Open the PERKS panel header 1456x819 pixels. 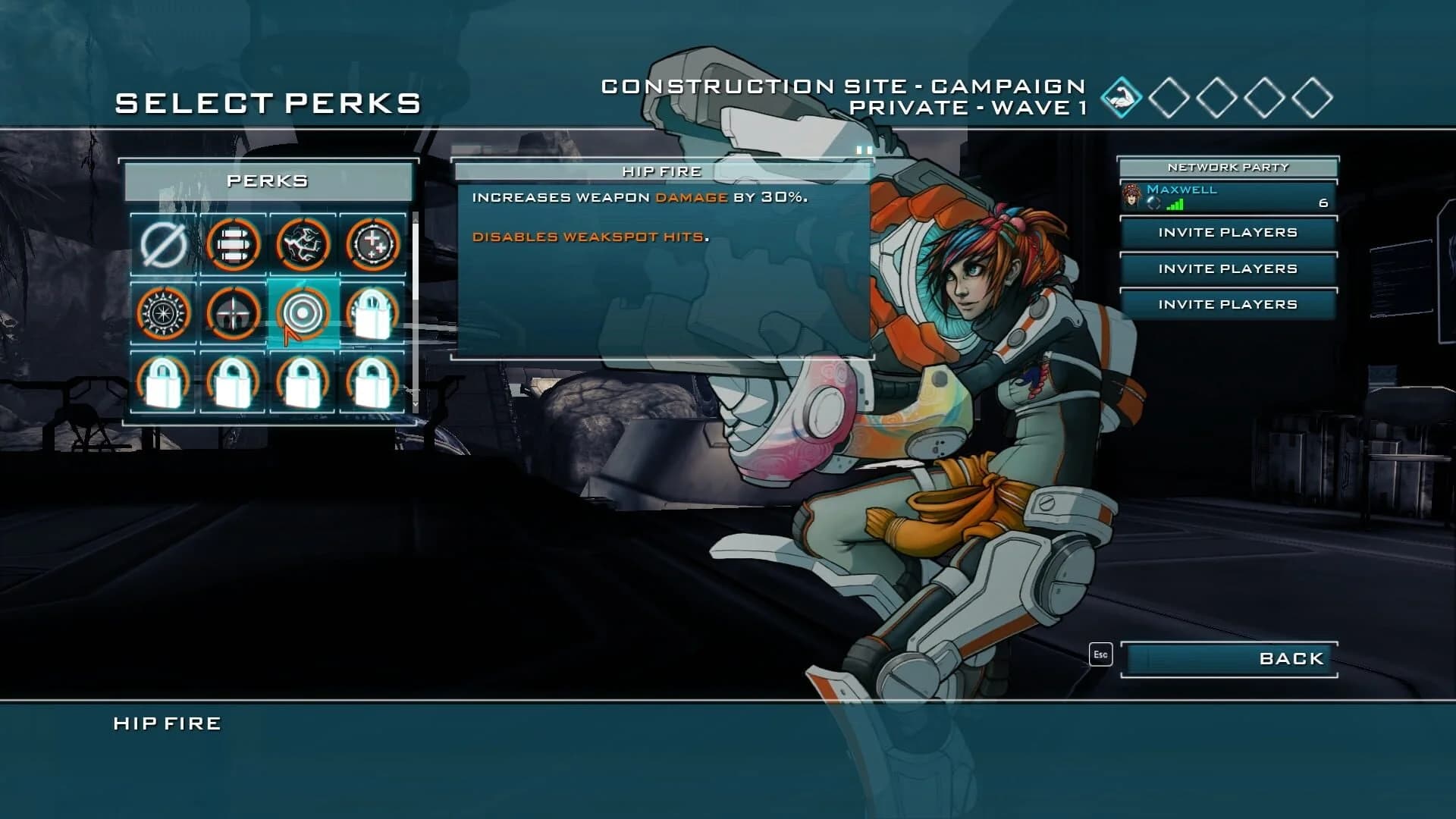point(269,180)
